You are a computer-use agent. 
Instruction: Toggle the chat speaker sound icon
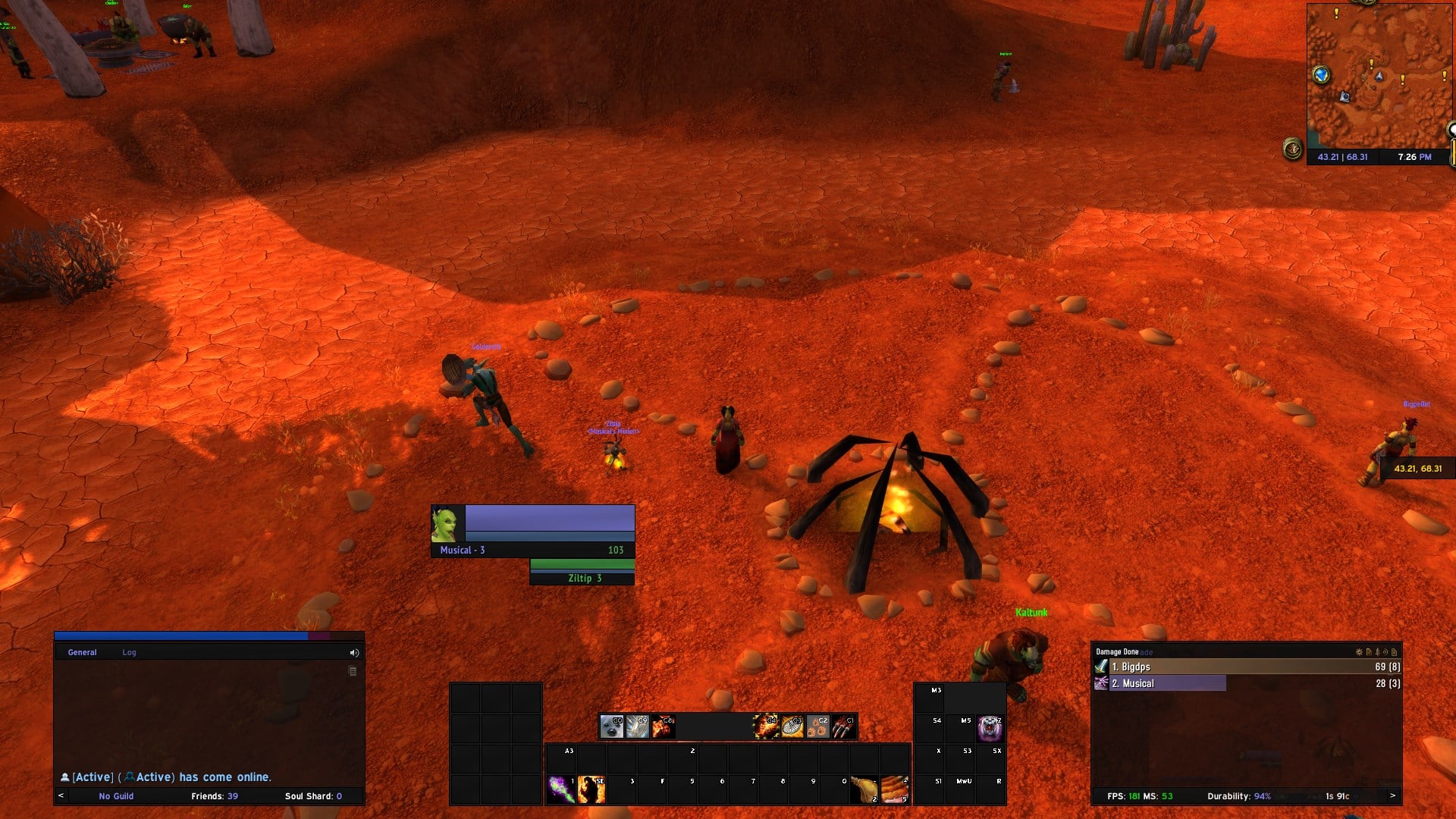354,652
